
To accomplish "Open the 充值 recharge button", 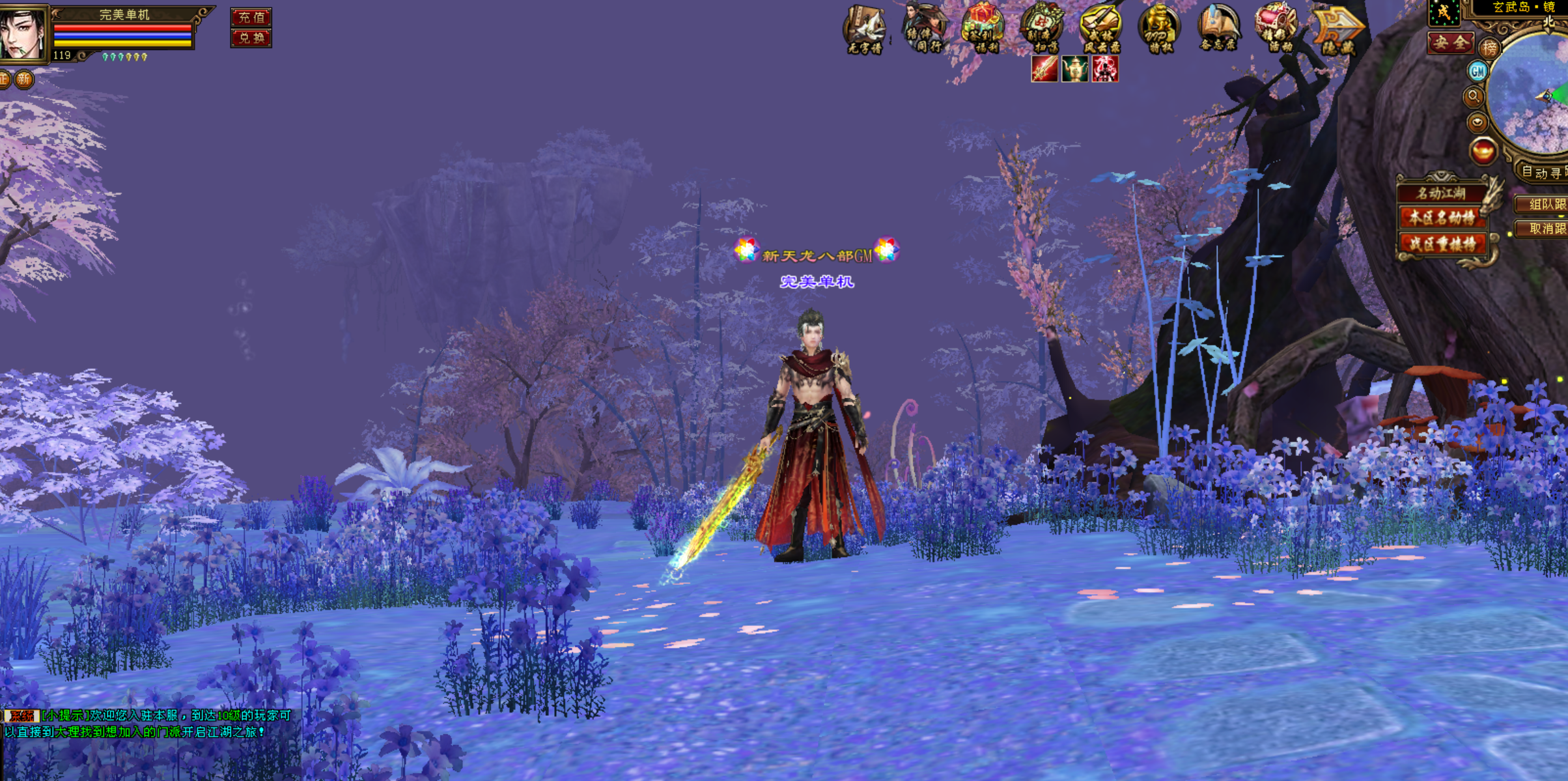I will pos(251,17).
